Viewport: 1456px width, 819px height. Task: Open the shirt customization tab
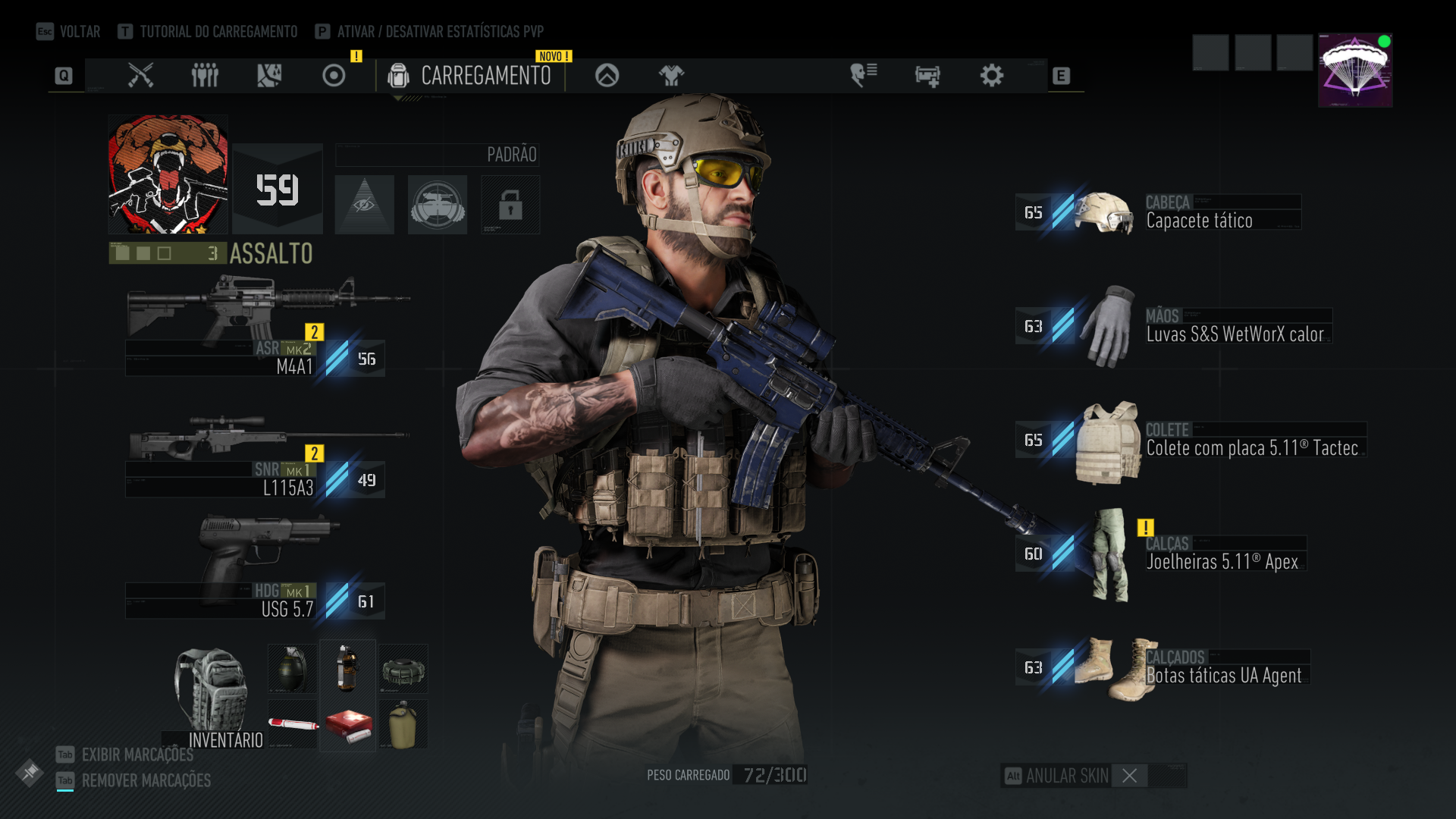[671, 76]
